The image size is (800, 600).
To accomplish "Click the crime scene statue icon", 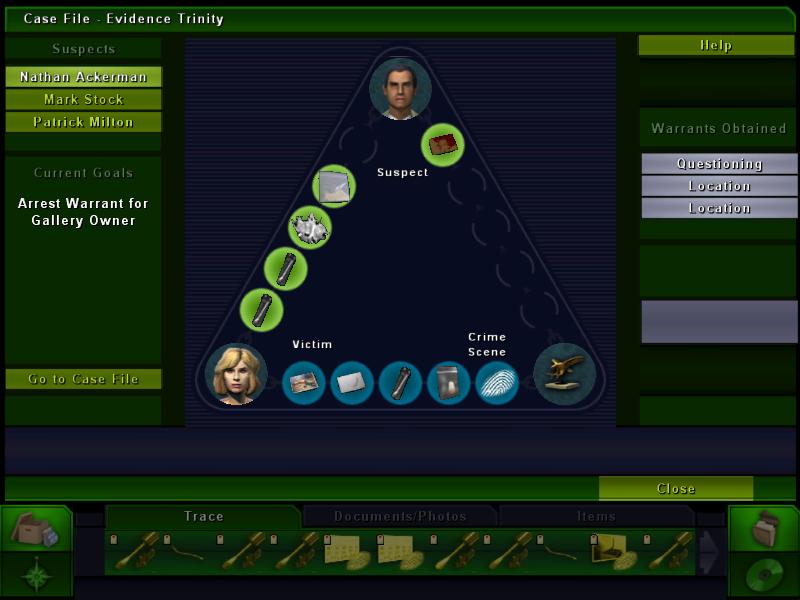I will pos(564,374).
